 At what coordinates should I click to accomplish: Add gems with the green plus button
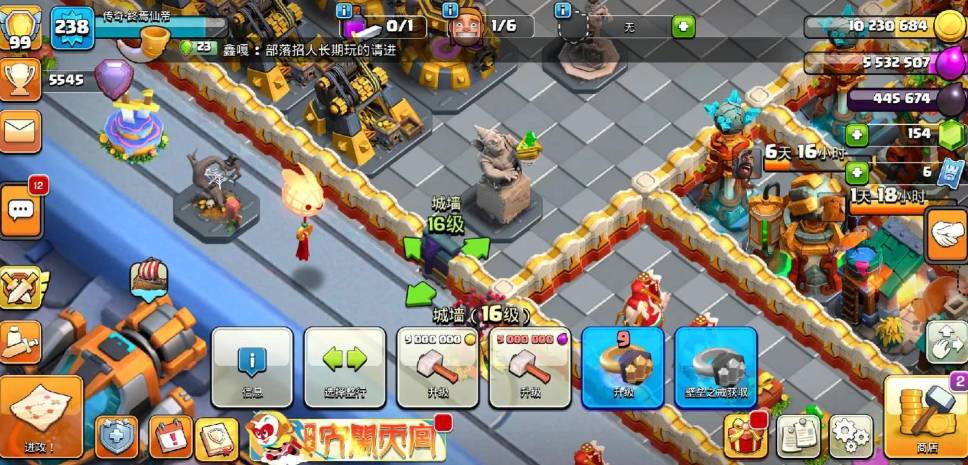[x=857, y=134]
